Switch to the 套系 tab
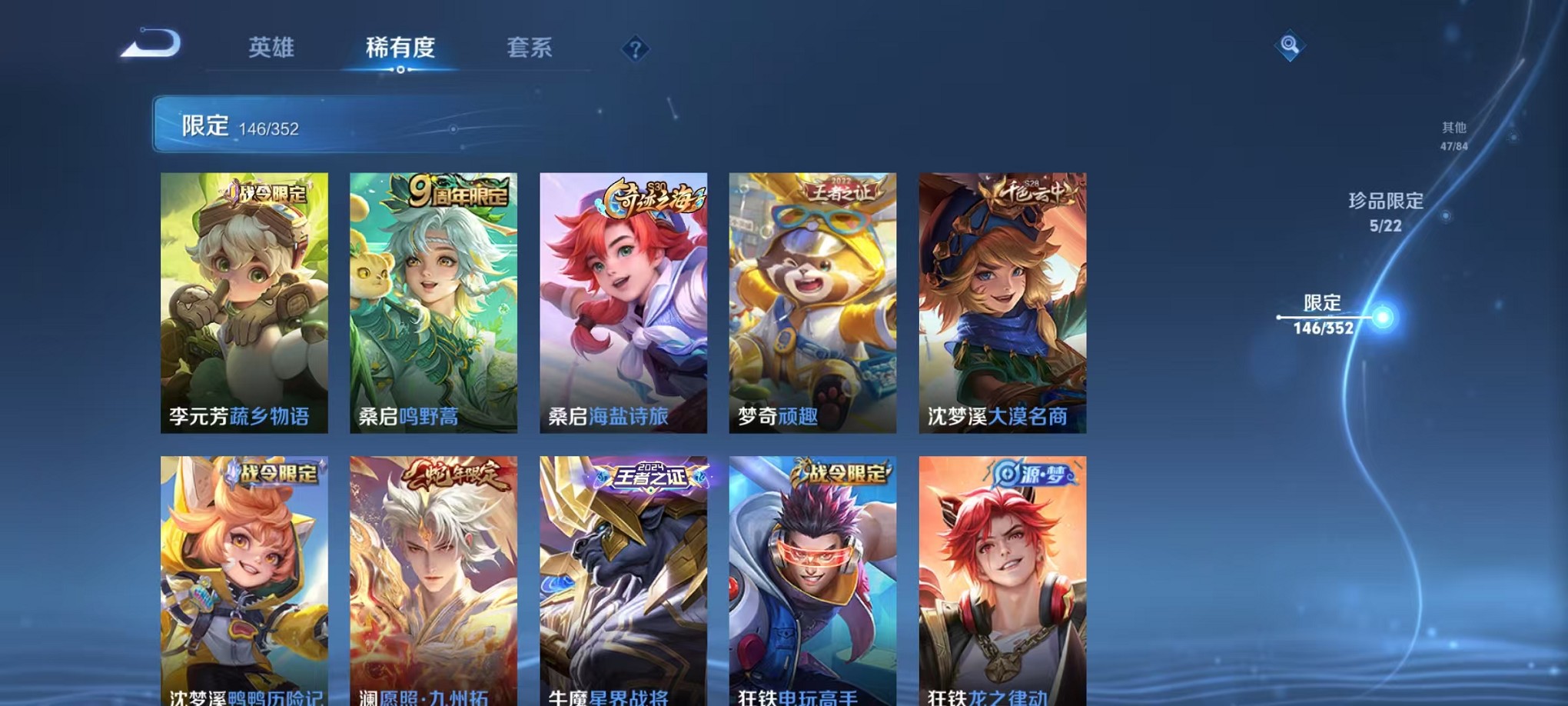Screen dimensions: 1568x706 (530, 48)
